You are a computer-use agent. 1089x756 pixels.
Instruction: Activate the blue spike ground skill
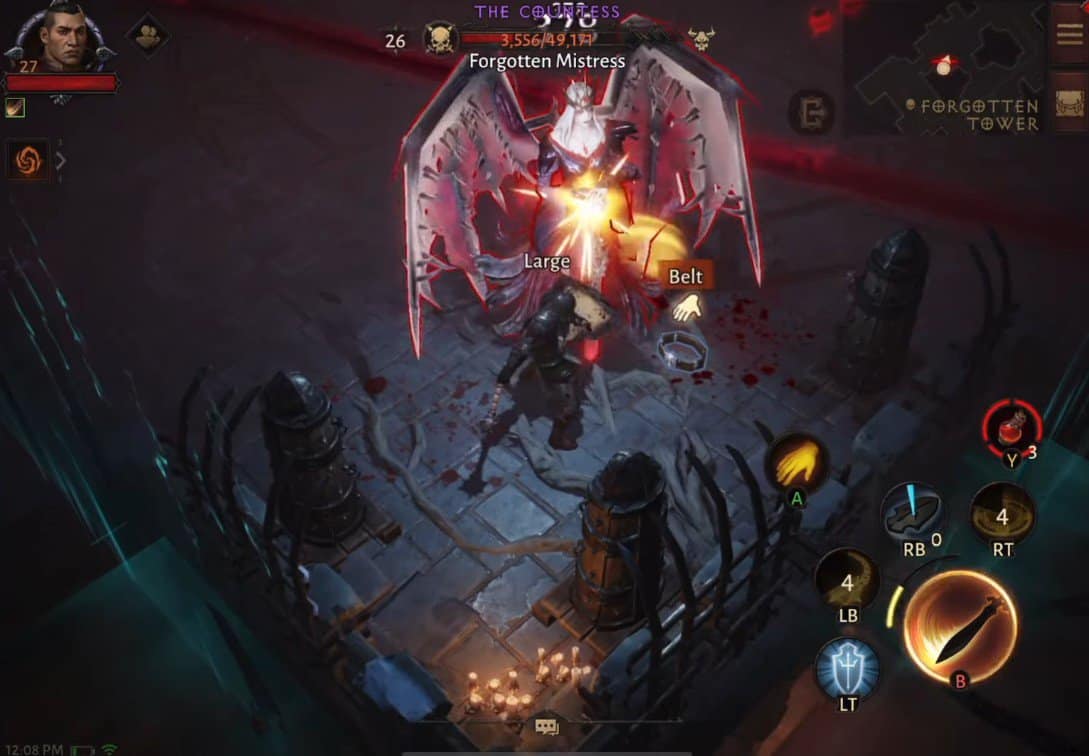tap(912, 513)
